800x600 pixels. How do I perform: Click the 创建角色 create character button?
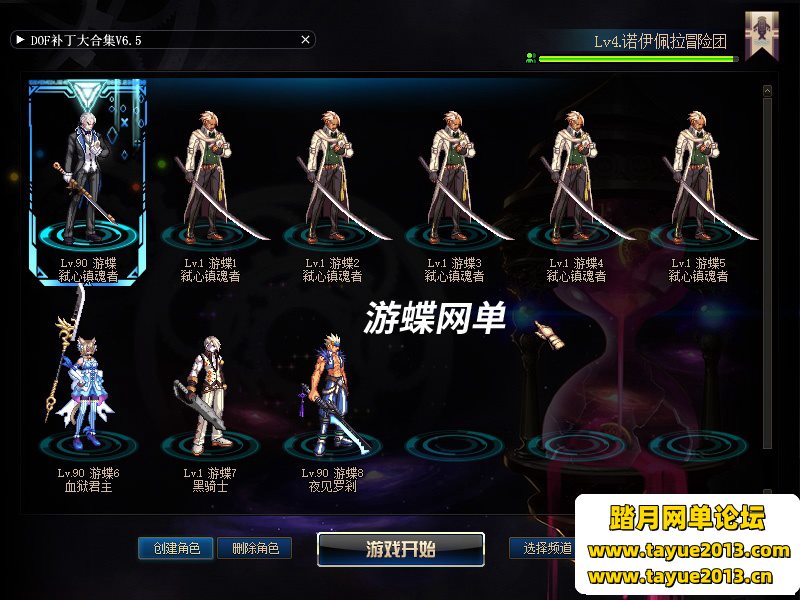tap(176, 548)
